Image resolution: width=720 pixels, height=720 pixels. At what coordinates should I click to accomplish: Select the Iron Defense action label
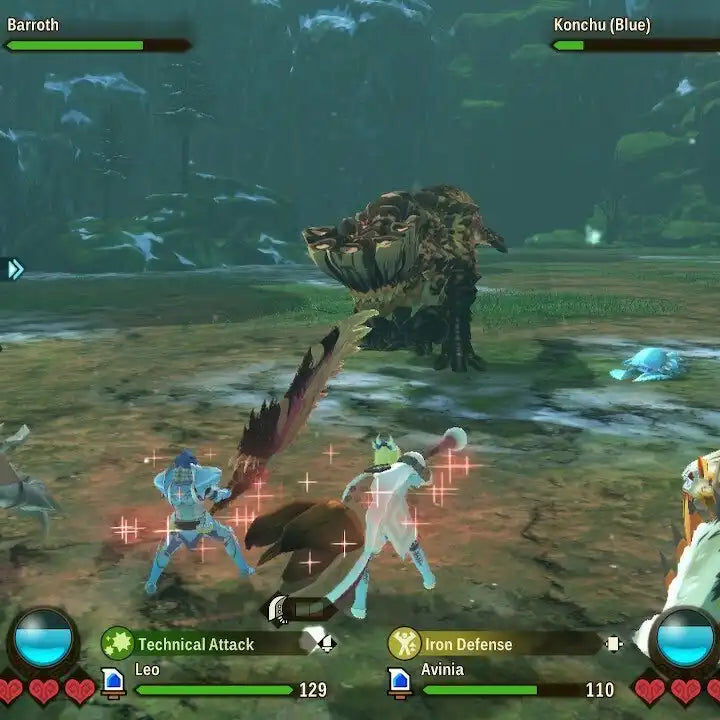(468, 644)
